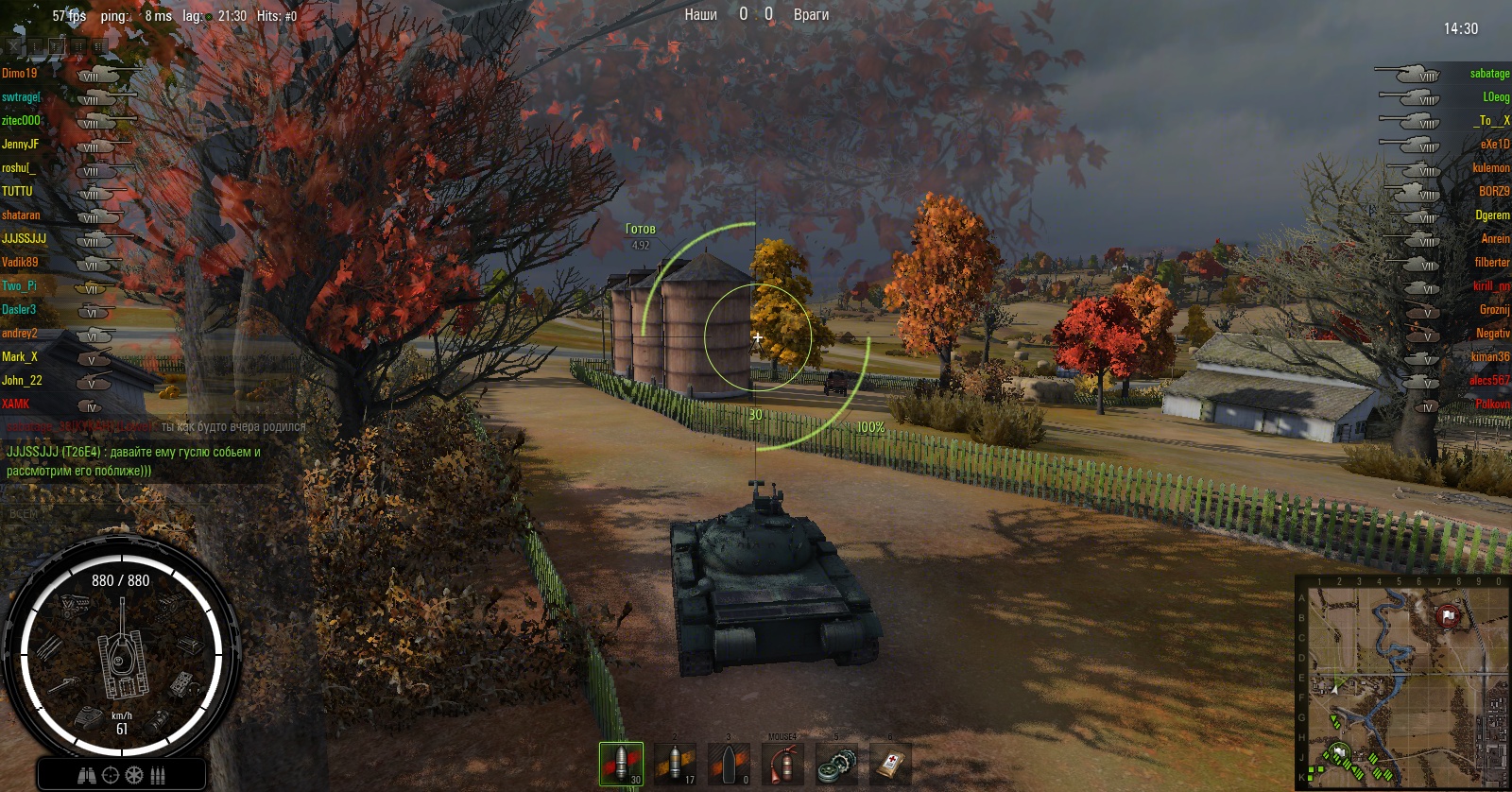This screenshot has width=1512, height=792.
Task: Select player JJJSSJJJ in the left team list
Action: 24,239
